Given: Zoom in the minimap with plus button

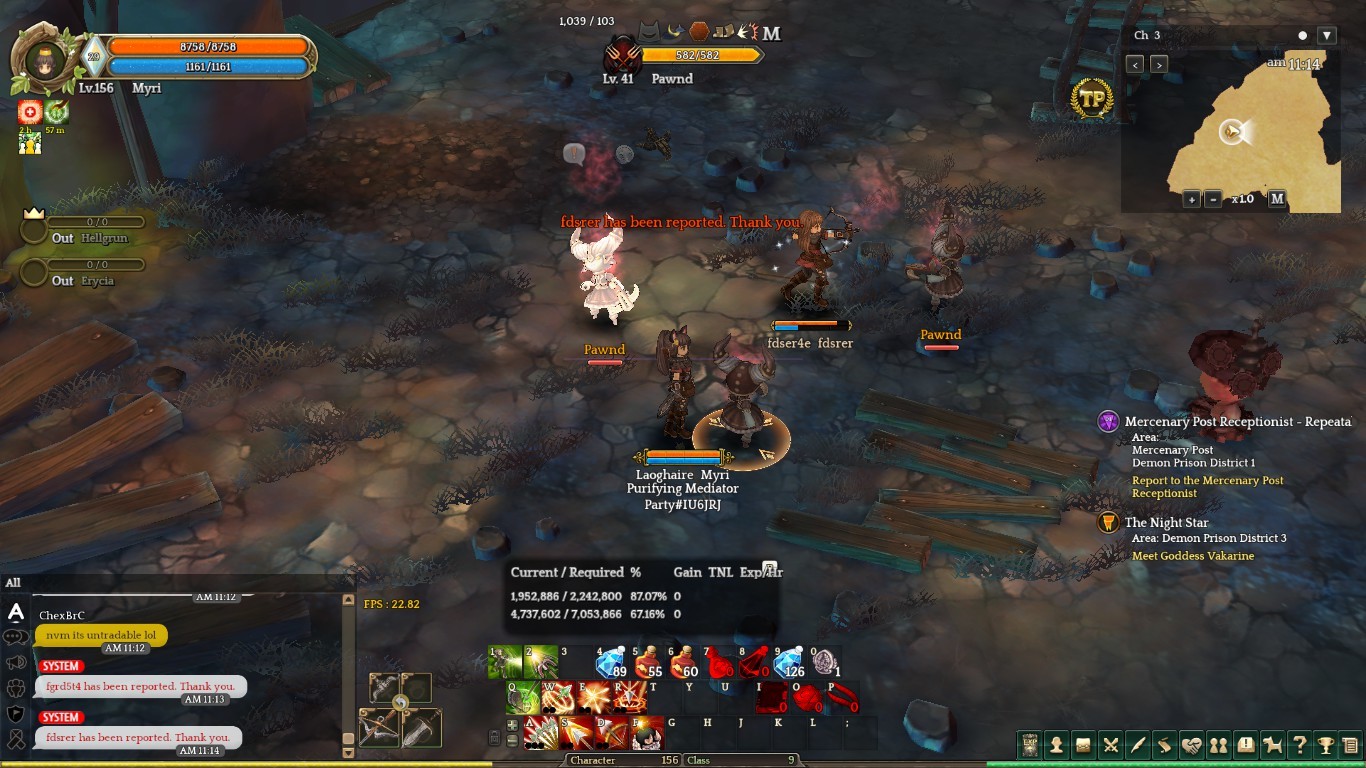Looking at the screenshot, I should 1192,199.
